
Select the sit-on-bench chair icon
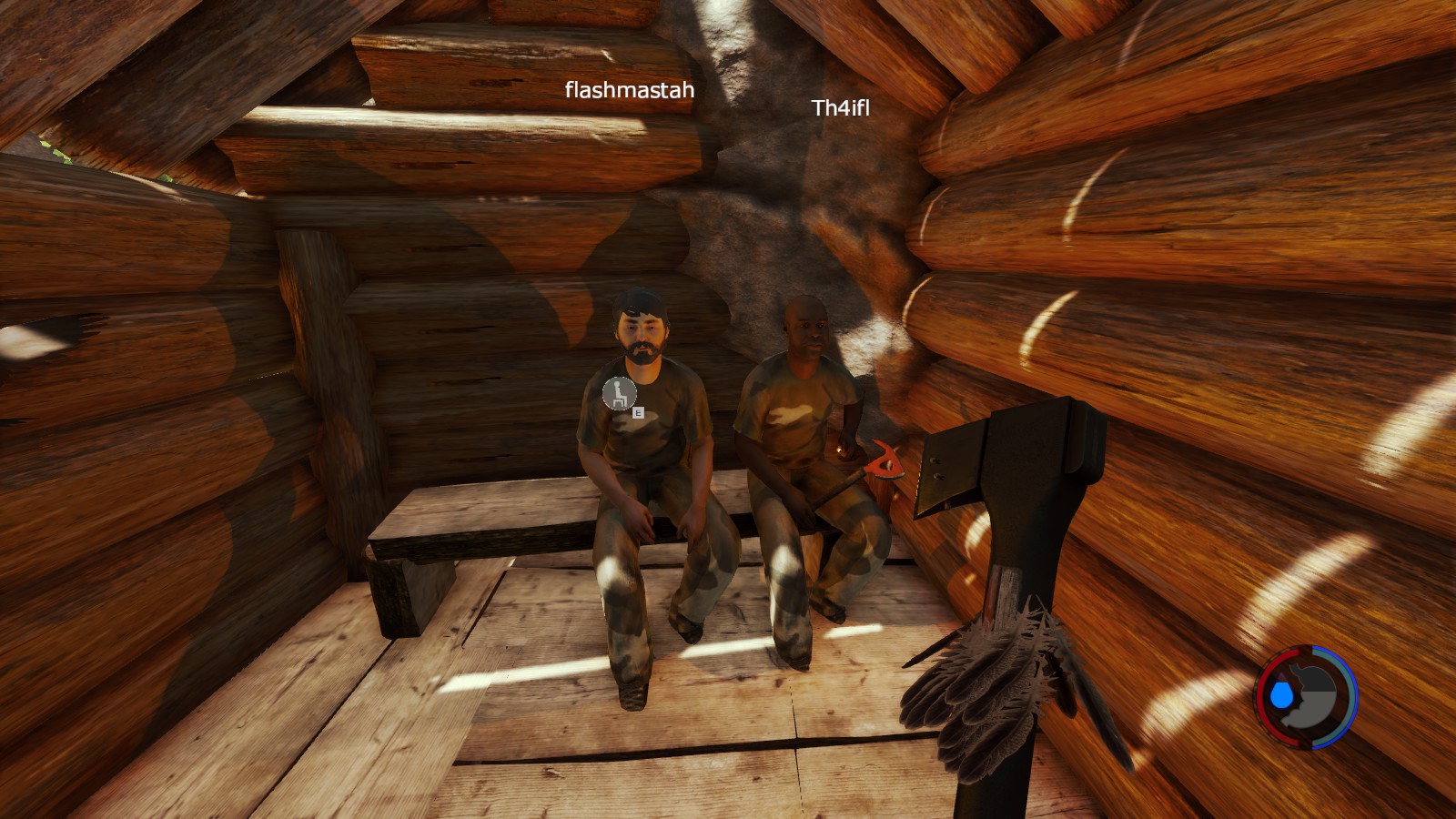tap(620, 394)
